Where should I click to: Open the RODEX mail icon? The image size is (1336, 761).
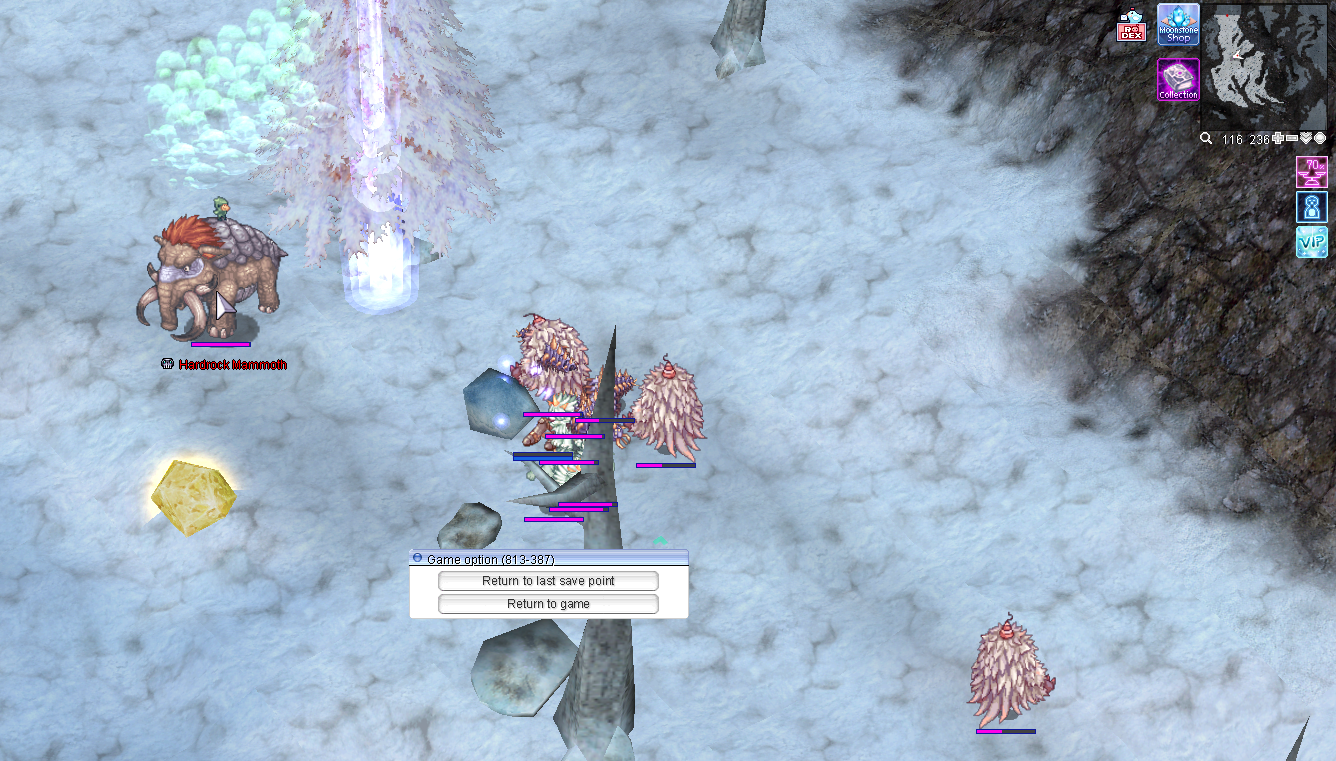(1131, 27)
